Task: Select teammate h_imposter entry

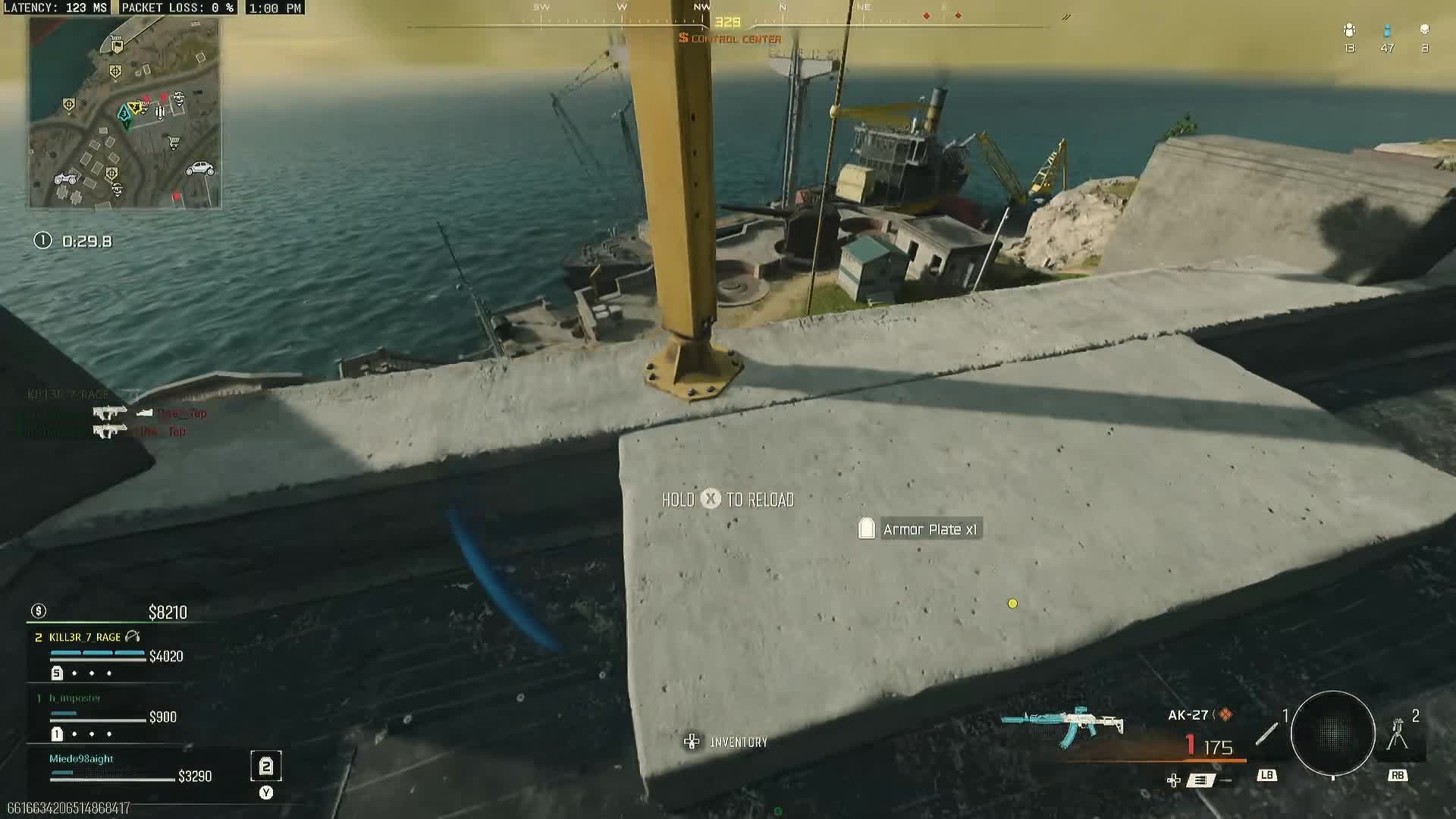Action: pyautogui.click(x=75, y=698)
